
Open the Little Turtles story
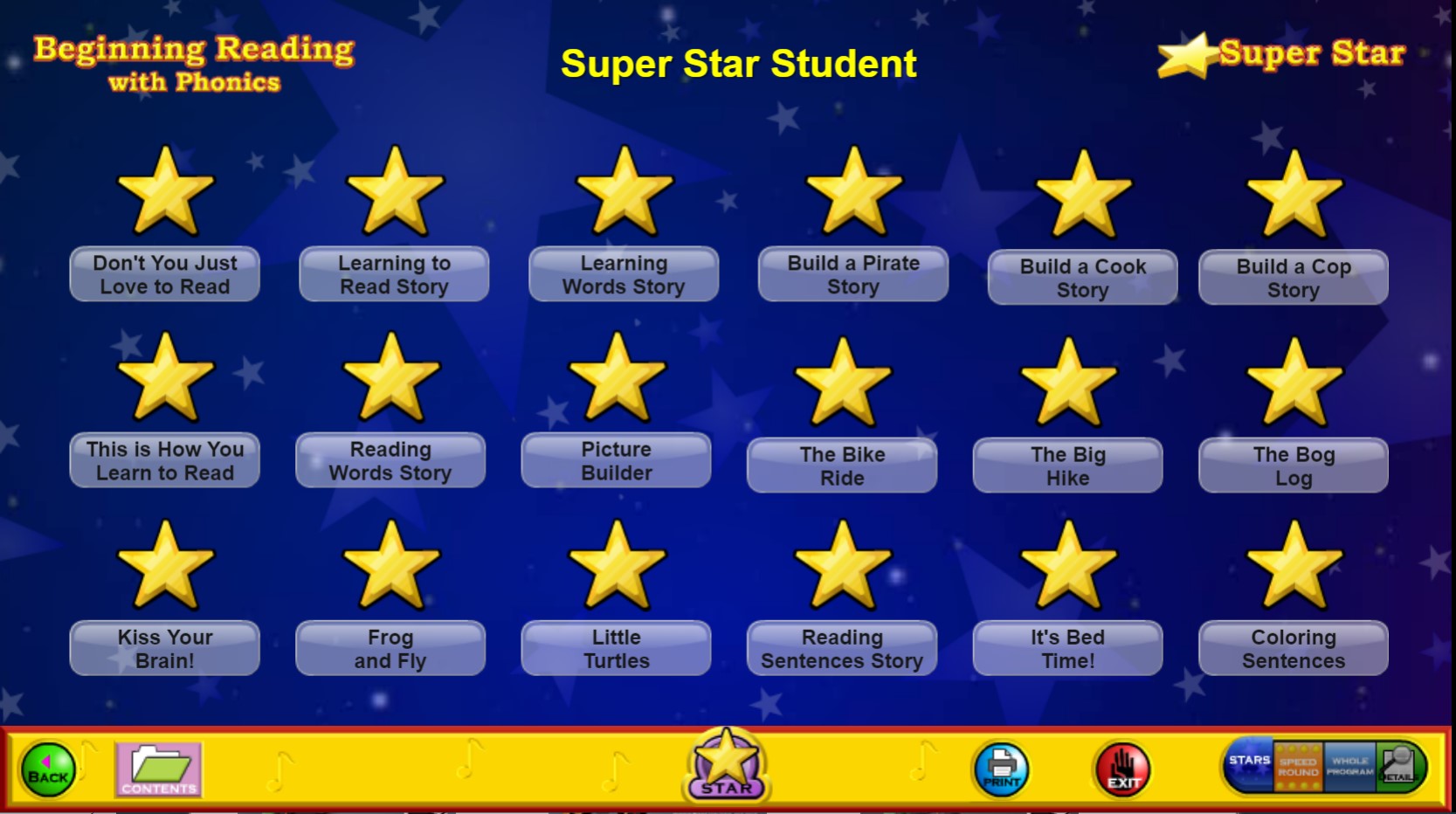tap(616, 648)
